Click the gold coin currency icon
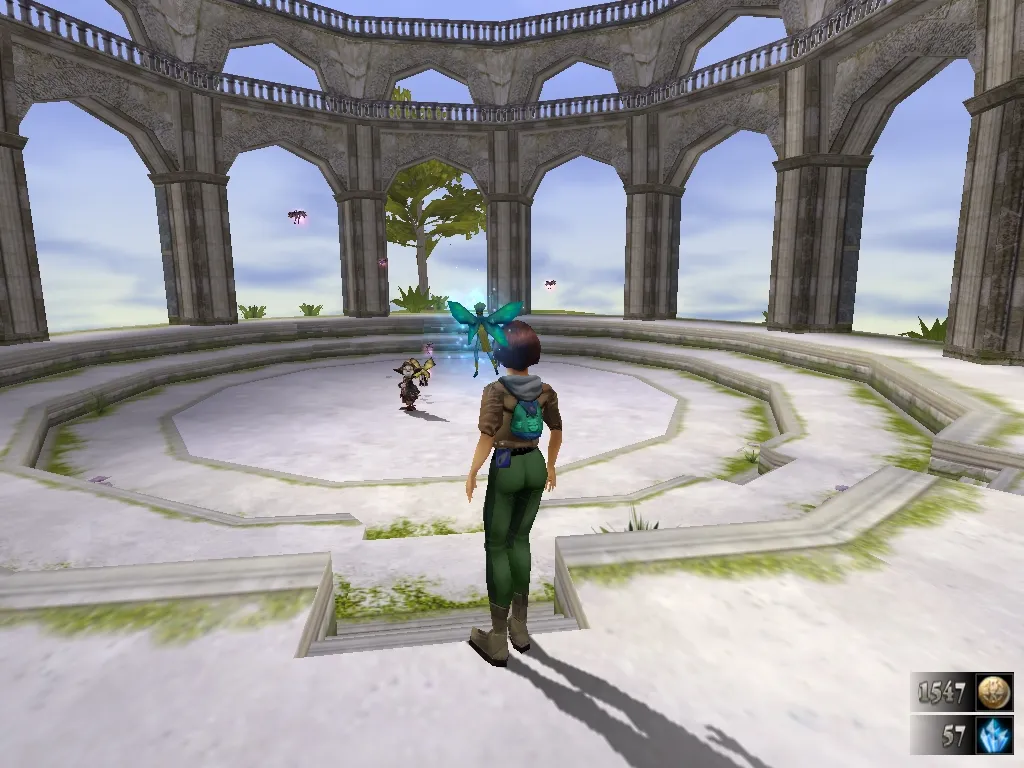 (x=994, y=692)
